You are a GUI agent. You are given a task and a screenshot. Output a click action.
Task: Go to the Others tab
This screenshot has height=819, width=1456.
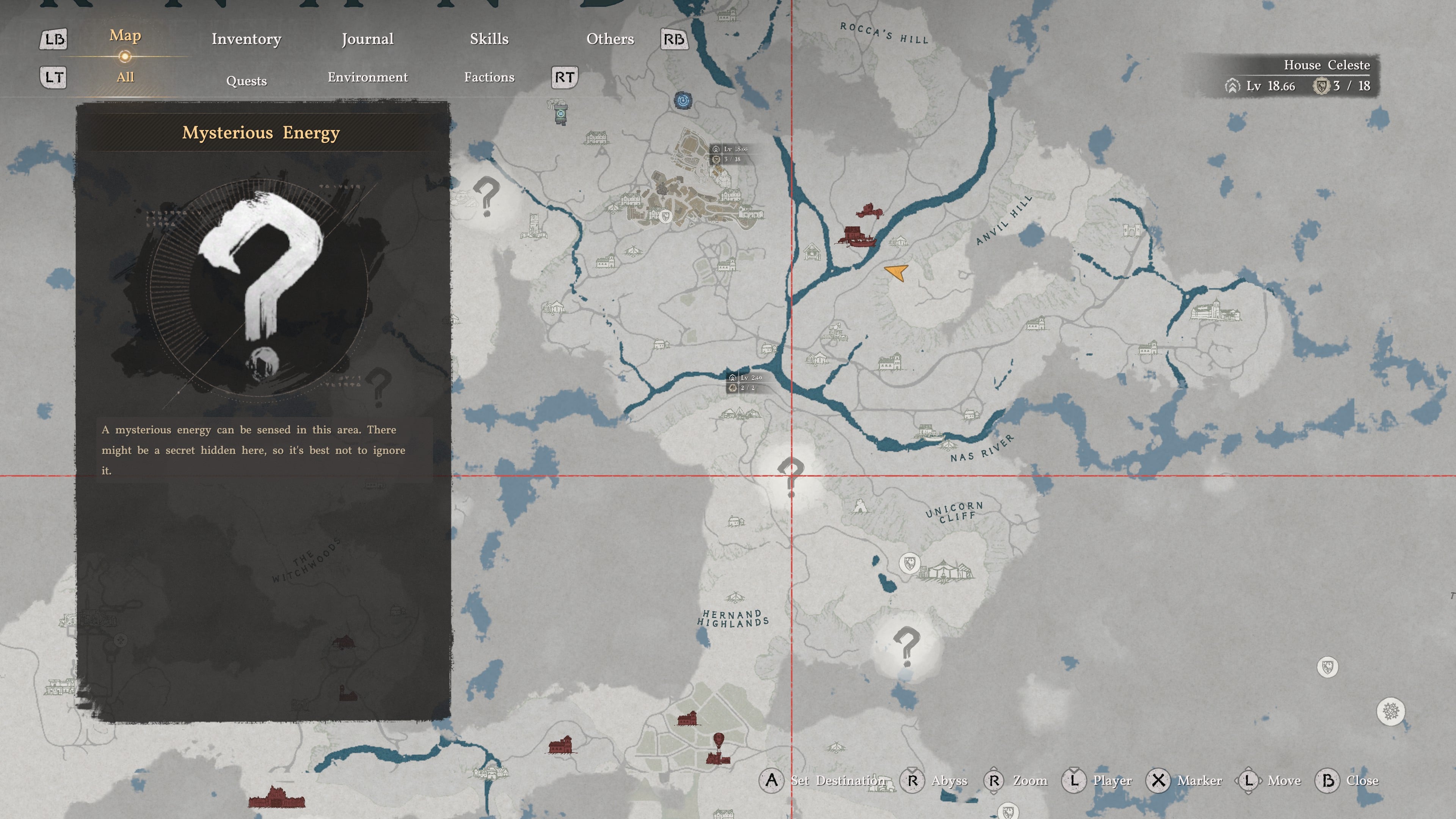[x=610, y=39]
